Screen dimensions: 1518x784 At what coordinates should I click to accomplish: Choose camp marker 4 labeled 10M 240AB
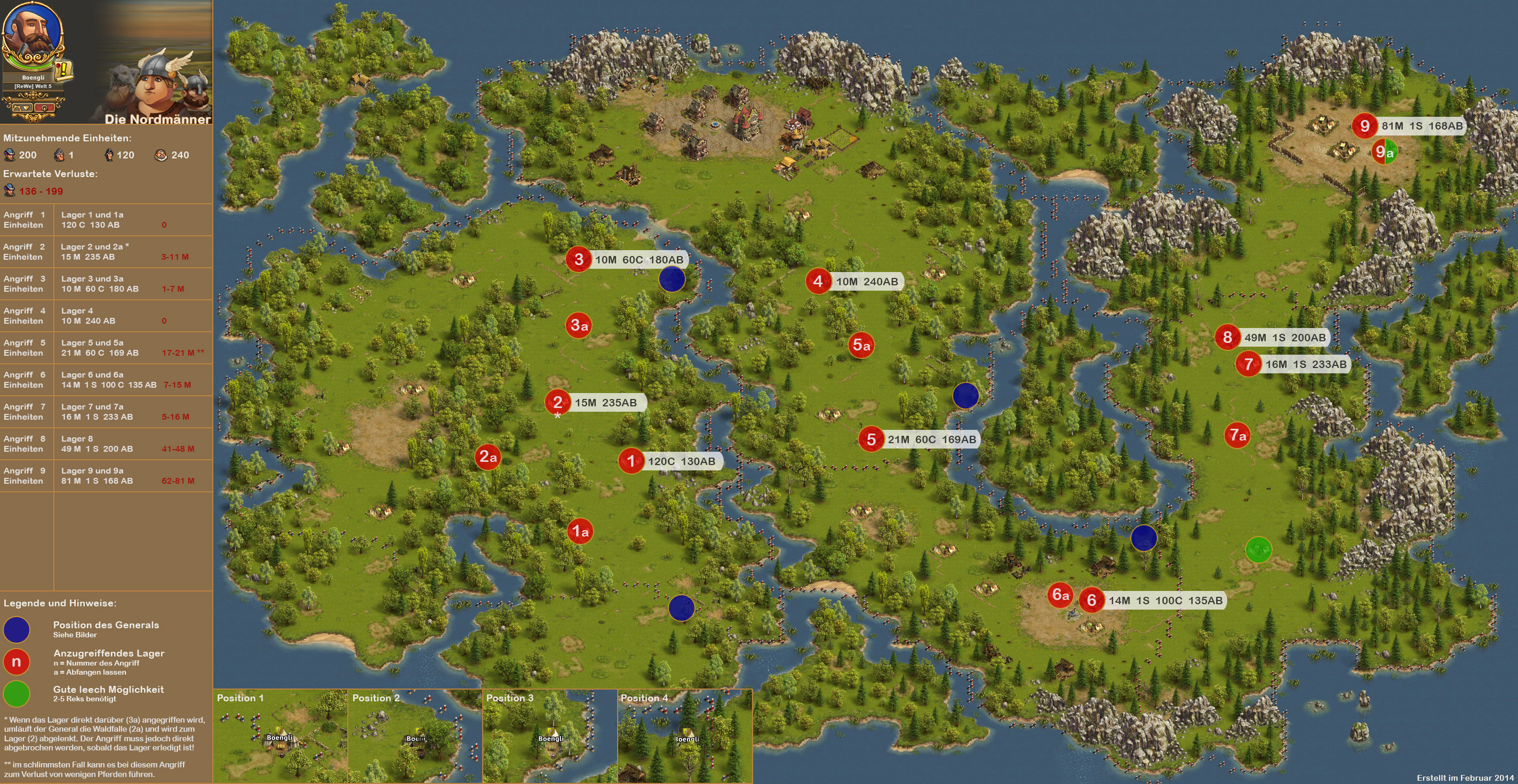pos(818,281)
